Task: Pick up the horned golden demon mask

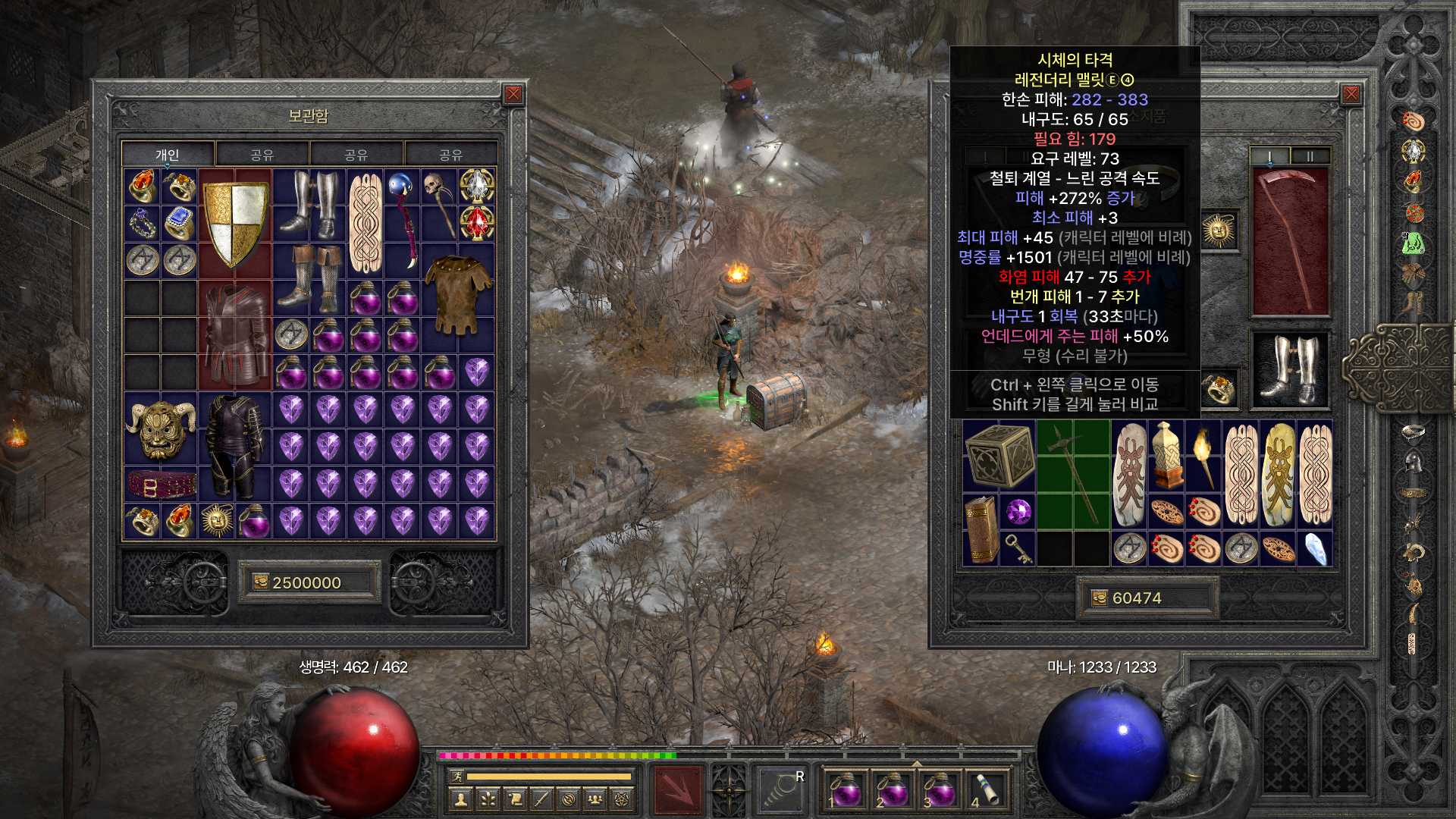Action: tap(161, 428)
